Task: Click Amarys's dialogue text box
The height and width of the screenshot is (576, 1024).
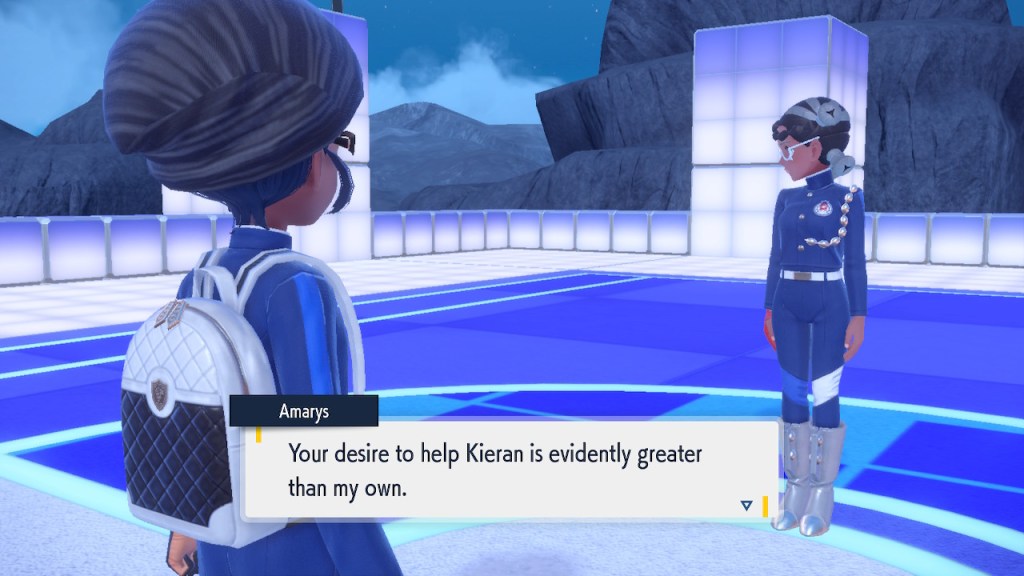Action: coord(510,469)
